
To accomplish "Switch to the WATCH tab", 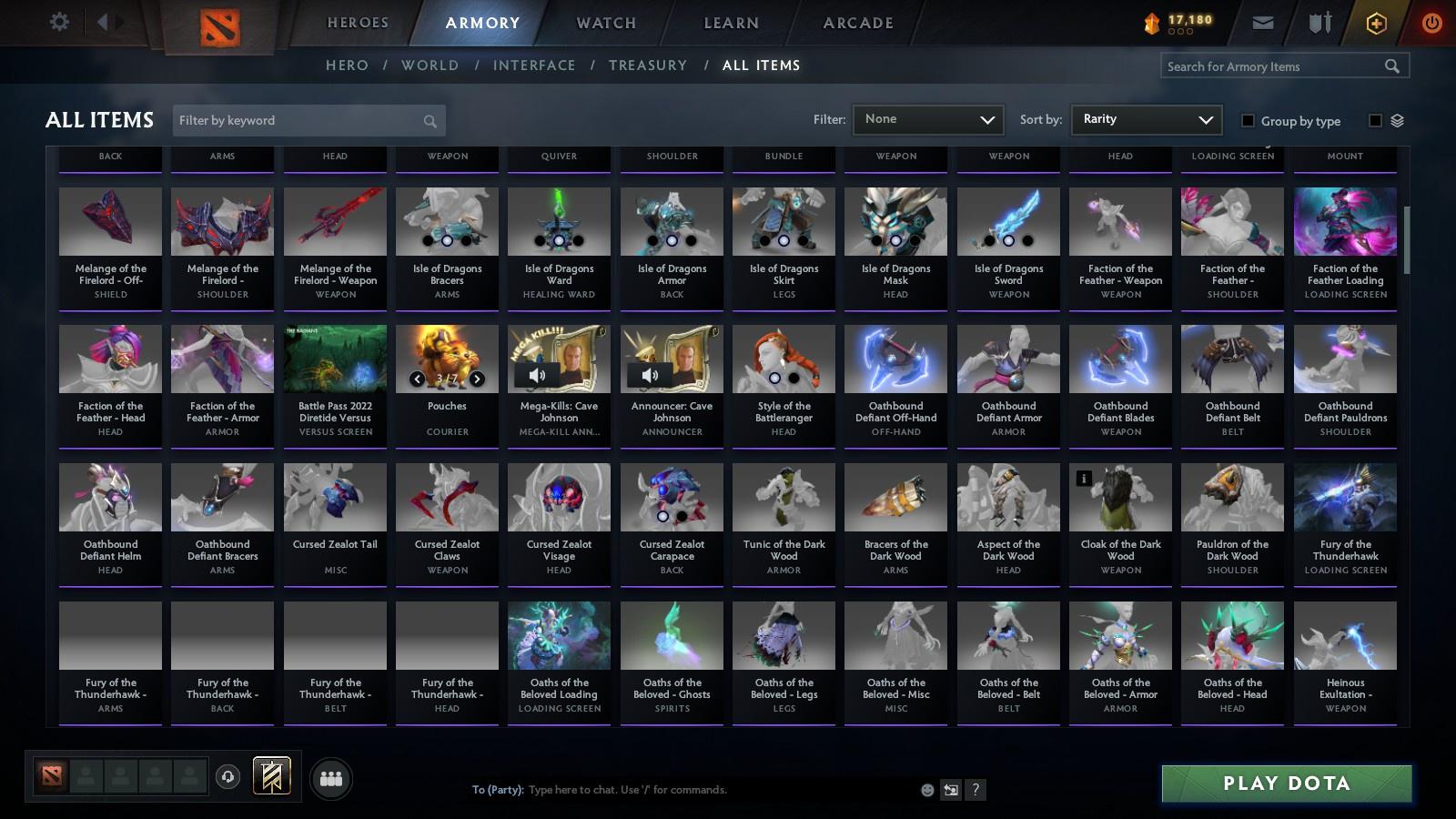I will click(604, 23).
